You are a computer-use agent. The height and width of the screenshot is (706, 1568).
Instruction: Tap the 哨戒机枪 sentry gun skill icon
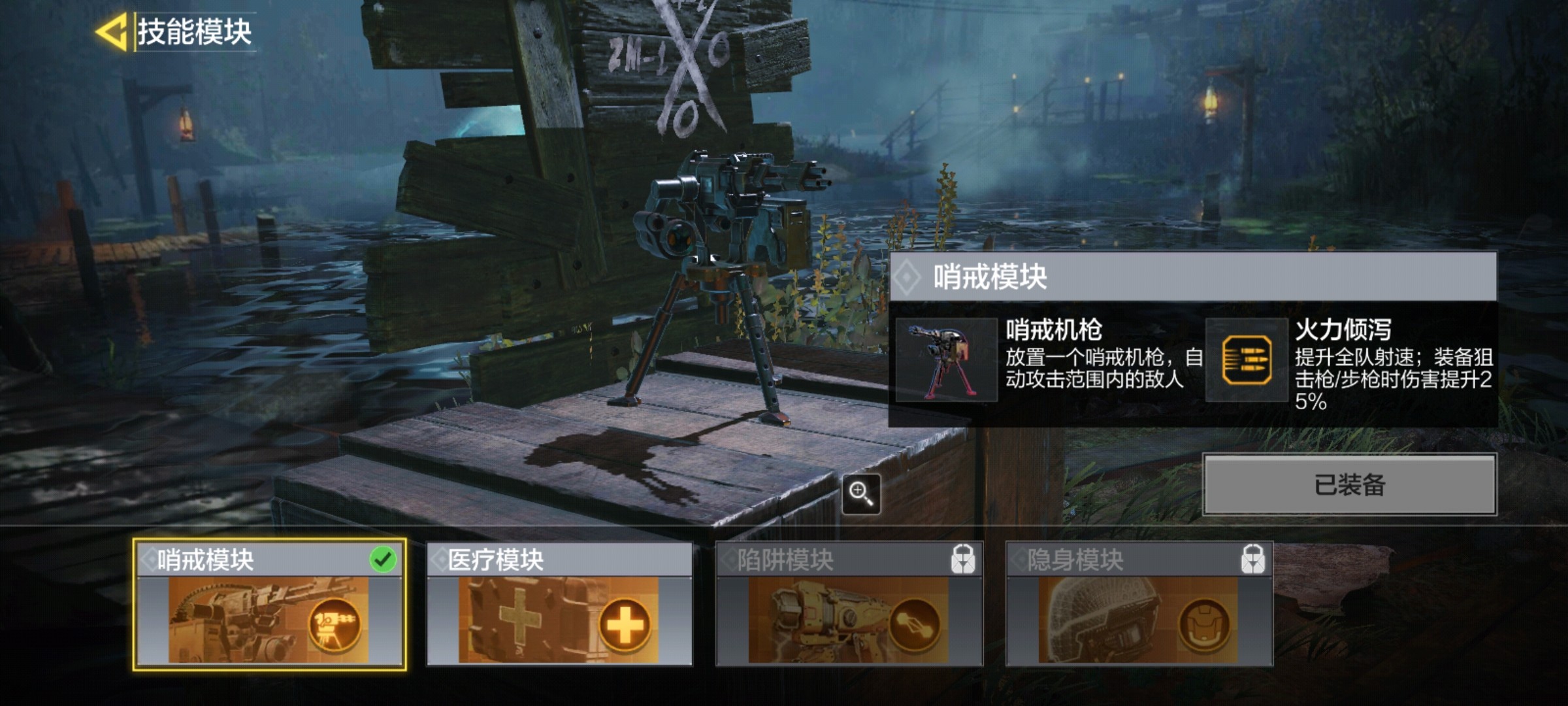coord(946,360)
